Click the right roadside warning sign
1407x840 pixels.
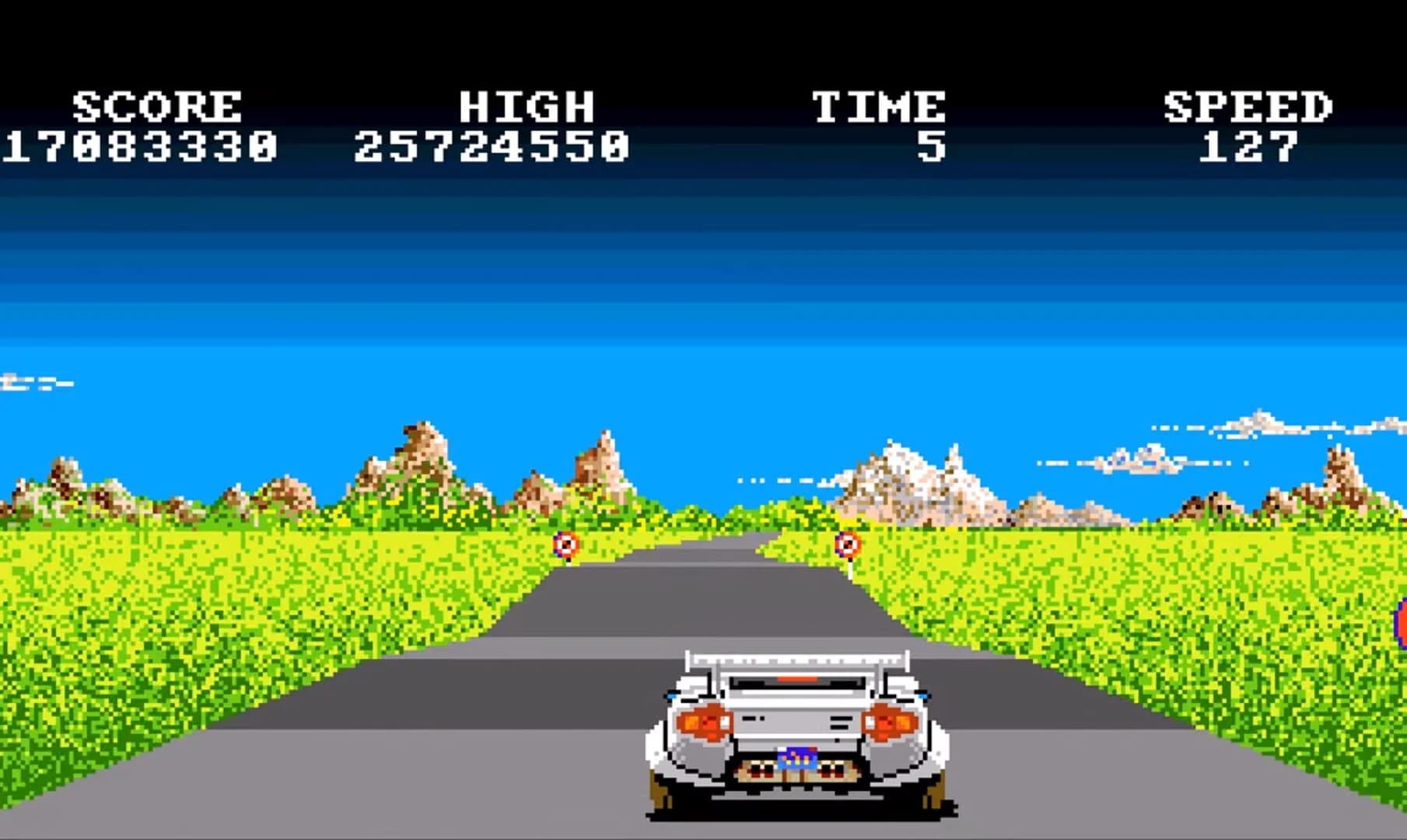pos(848,544)
